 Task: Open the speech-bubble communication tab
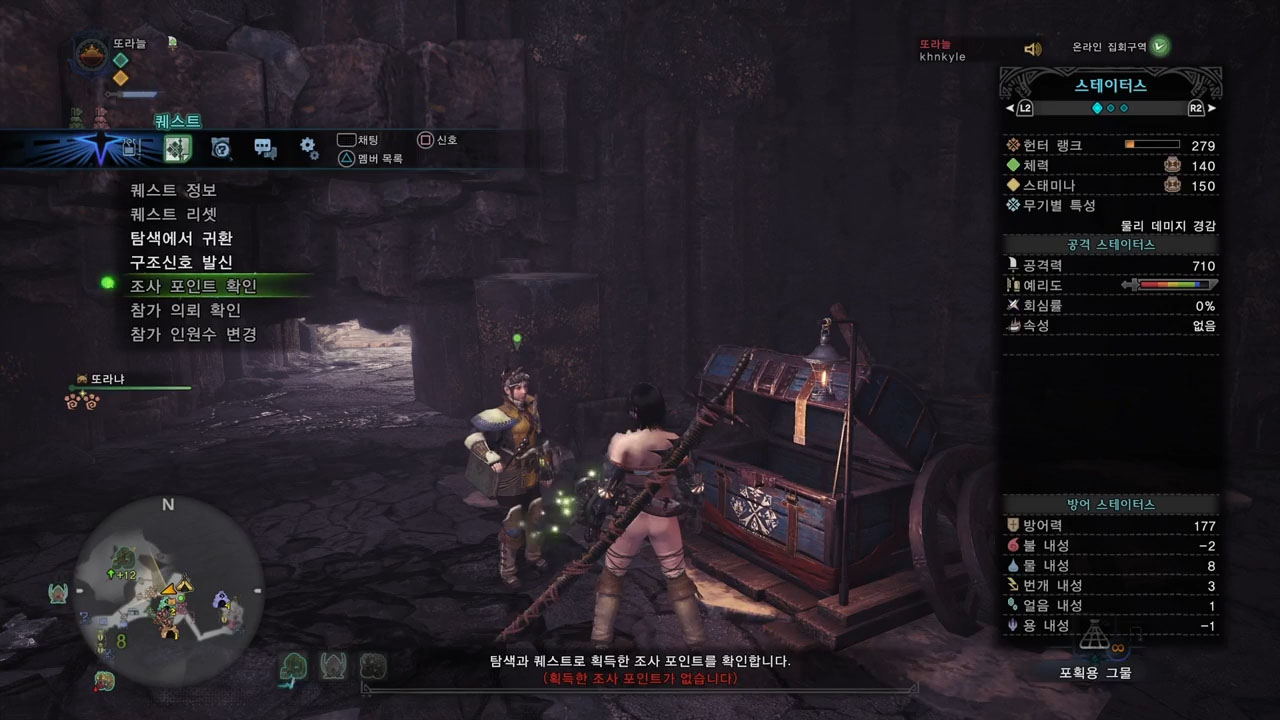coord(265,149)
